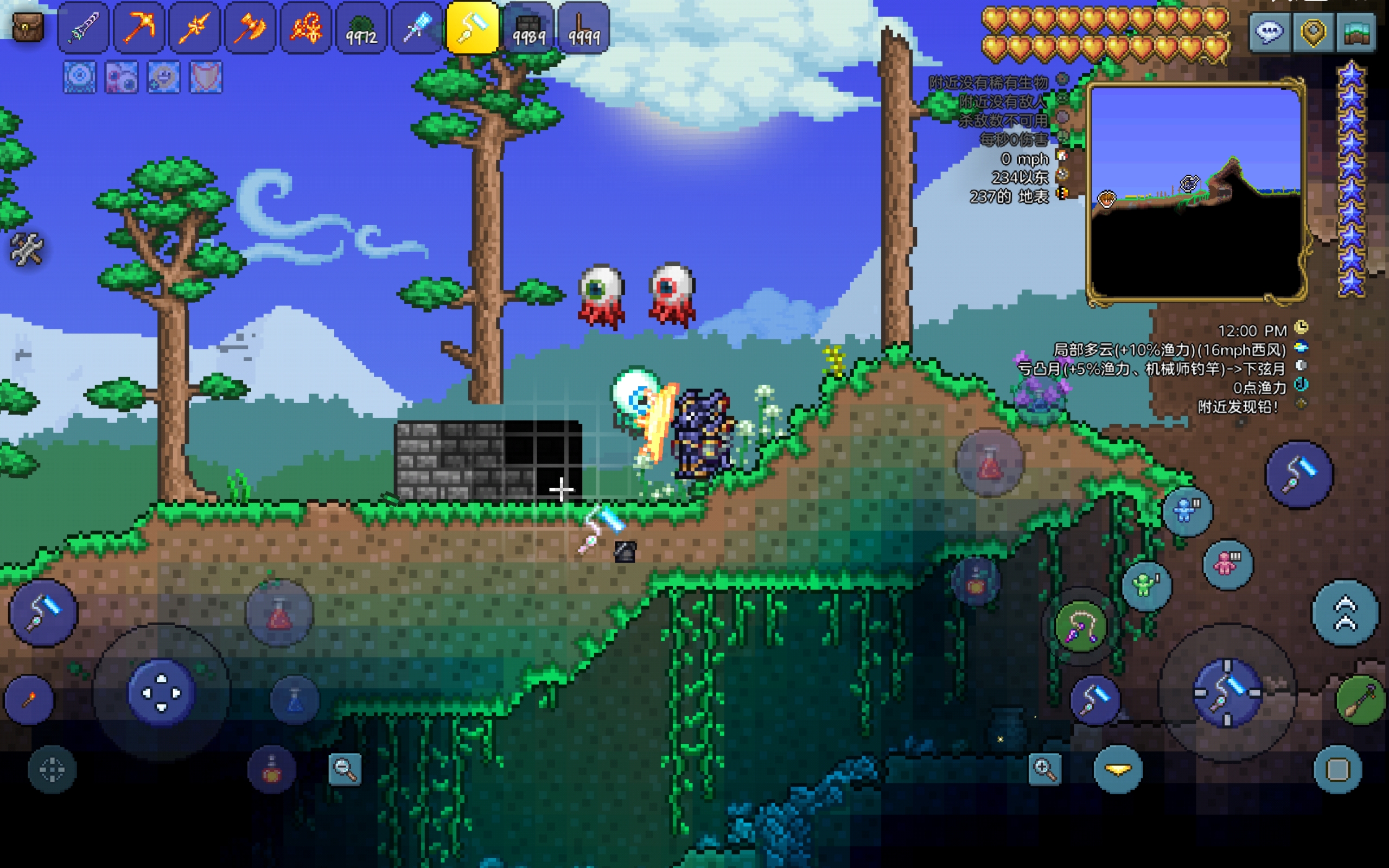This screenshot has height=868, width=1389.
Task: Switch to the blue loadout two
Action: 1187,511
